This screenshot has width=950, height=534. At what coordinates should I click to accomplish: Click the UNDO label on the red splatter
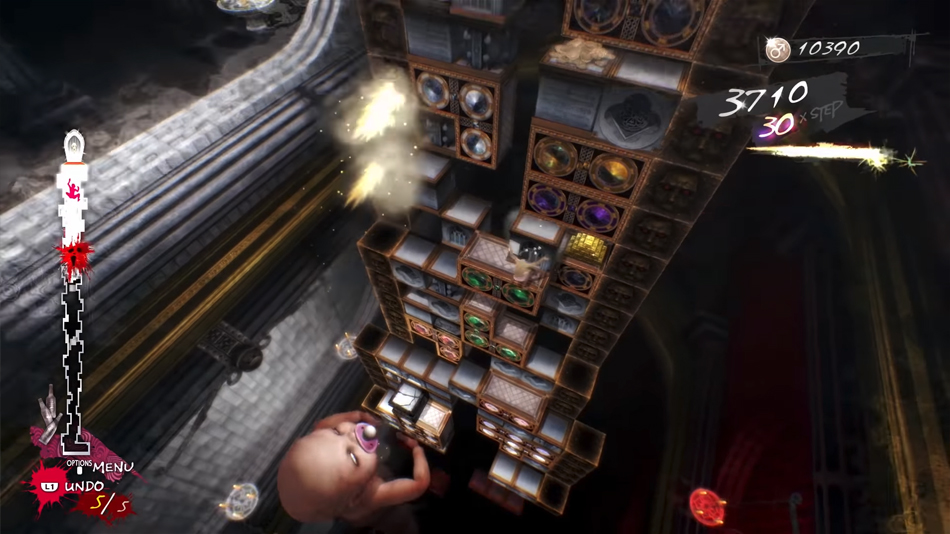pos(84,486)
